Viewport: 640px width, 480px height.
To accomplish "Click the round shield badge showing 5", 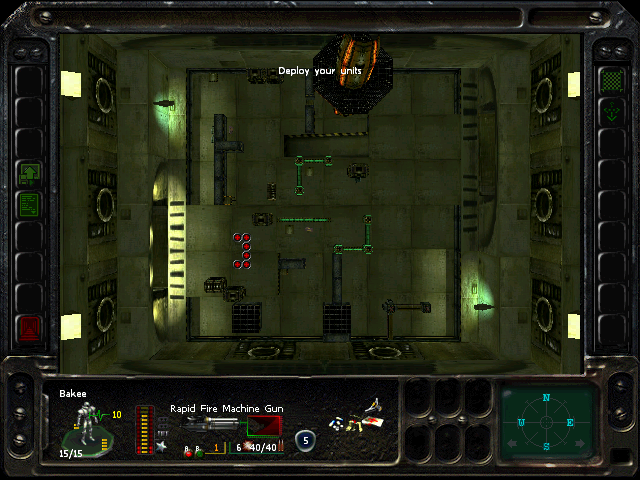I will coord(305,439).
